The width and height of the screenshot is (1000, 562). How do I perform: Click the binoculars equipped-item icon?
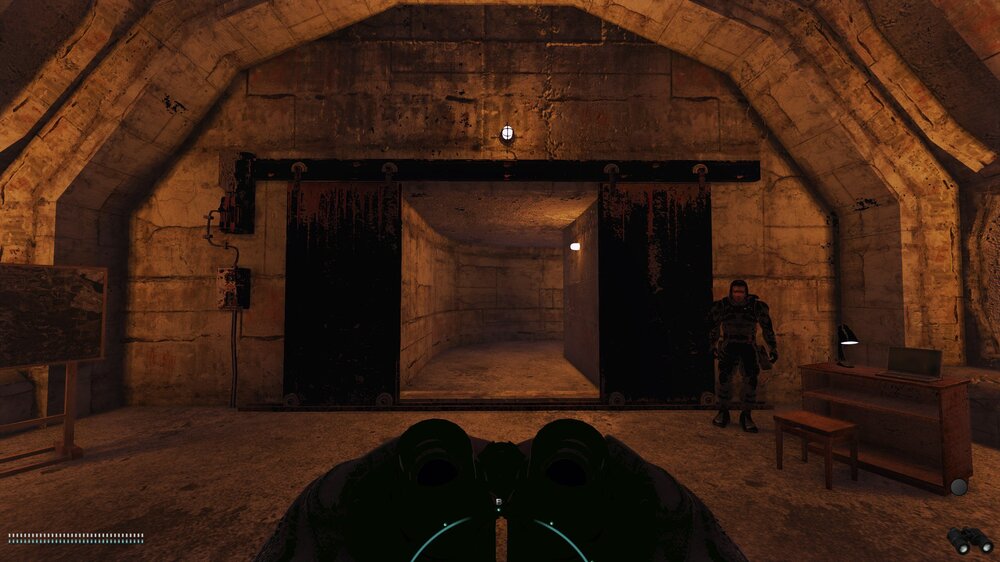pyautogui.click(x=969, y=540)
